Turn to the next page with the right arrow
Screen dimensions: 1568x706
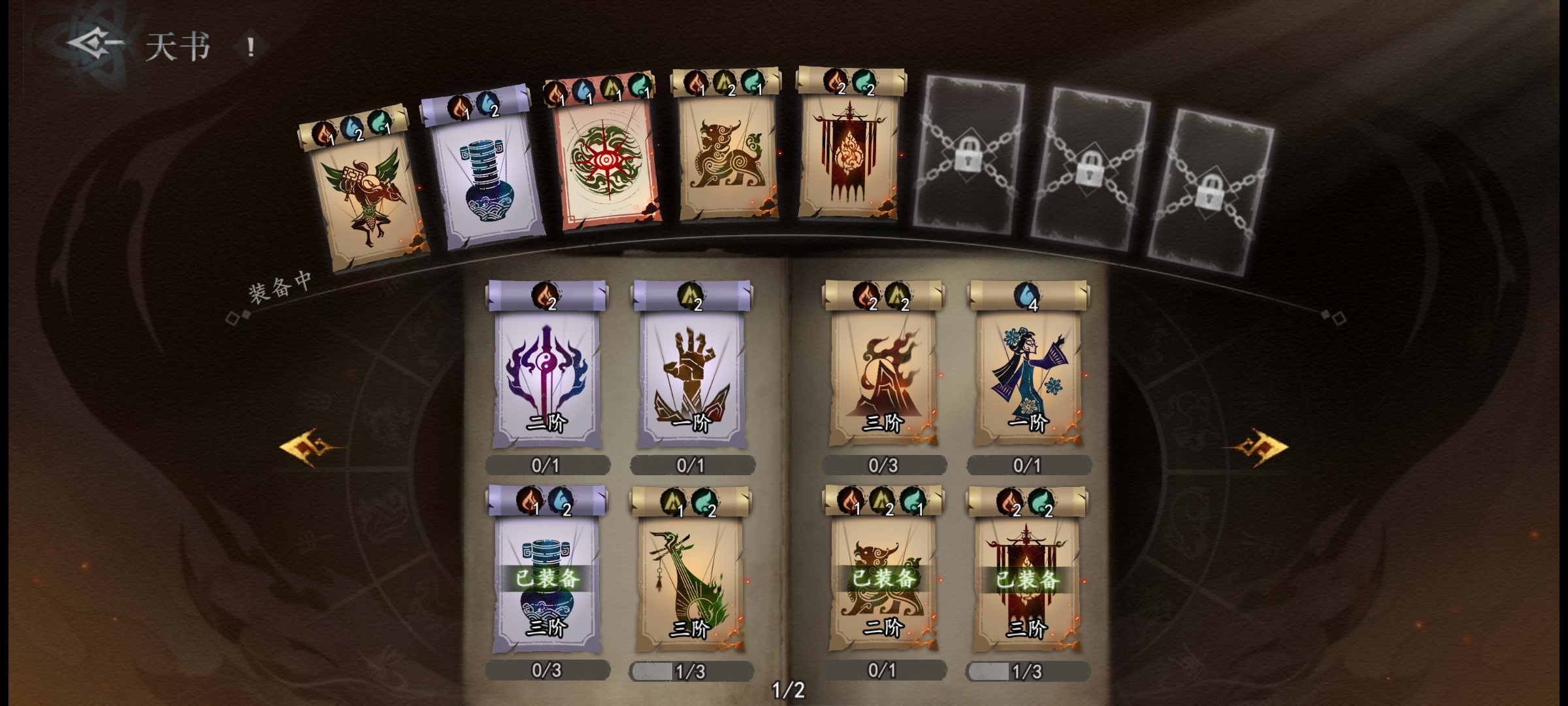1258,447
